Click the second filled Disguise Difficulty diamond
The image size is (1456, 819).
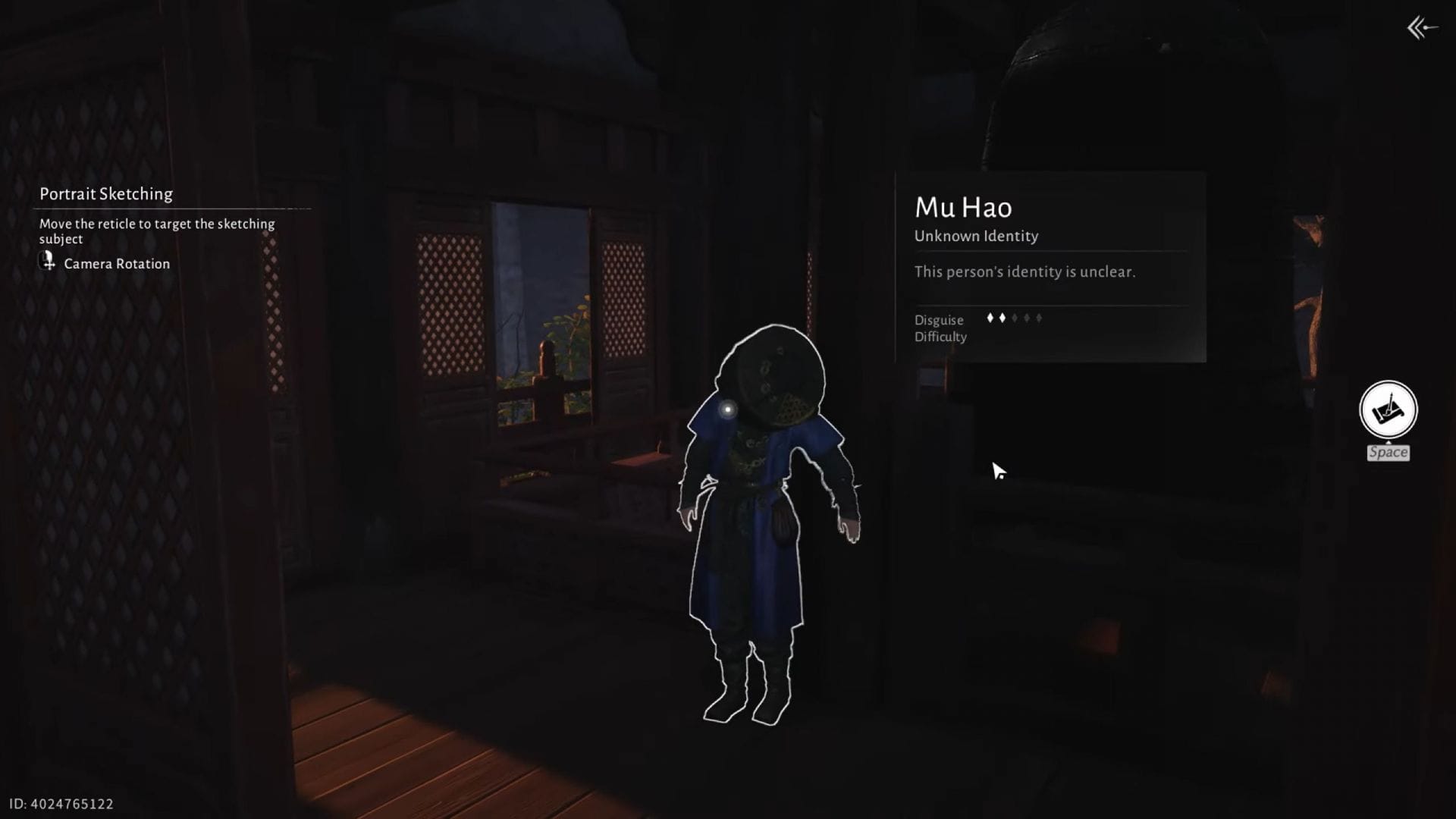[x=1003, y=317]
